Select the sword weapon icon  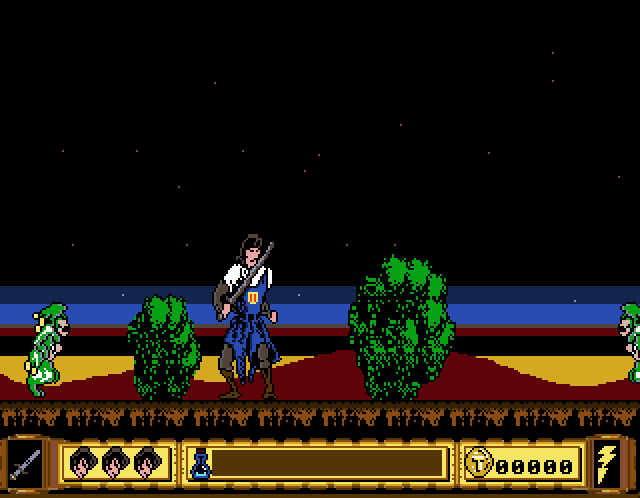(x=25, y=464)
